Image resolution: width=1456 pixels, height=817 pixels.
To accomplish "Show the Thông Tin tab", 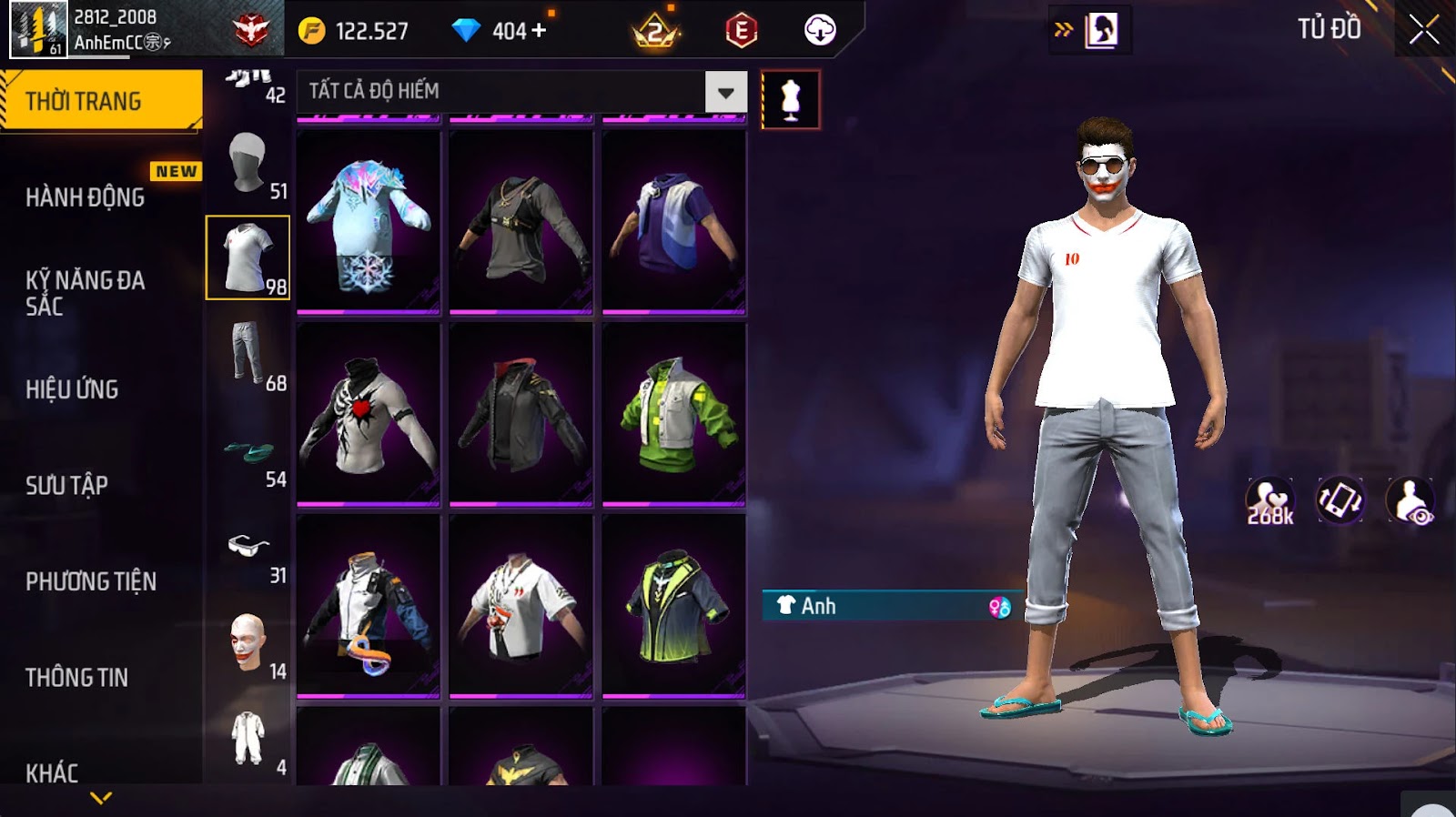I will [x=77, y=677].
